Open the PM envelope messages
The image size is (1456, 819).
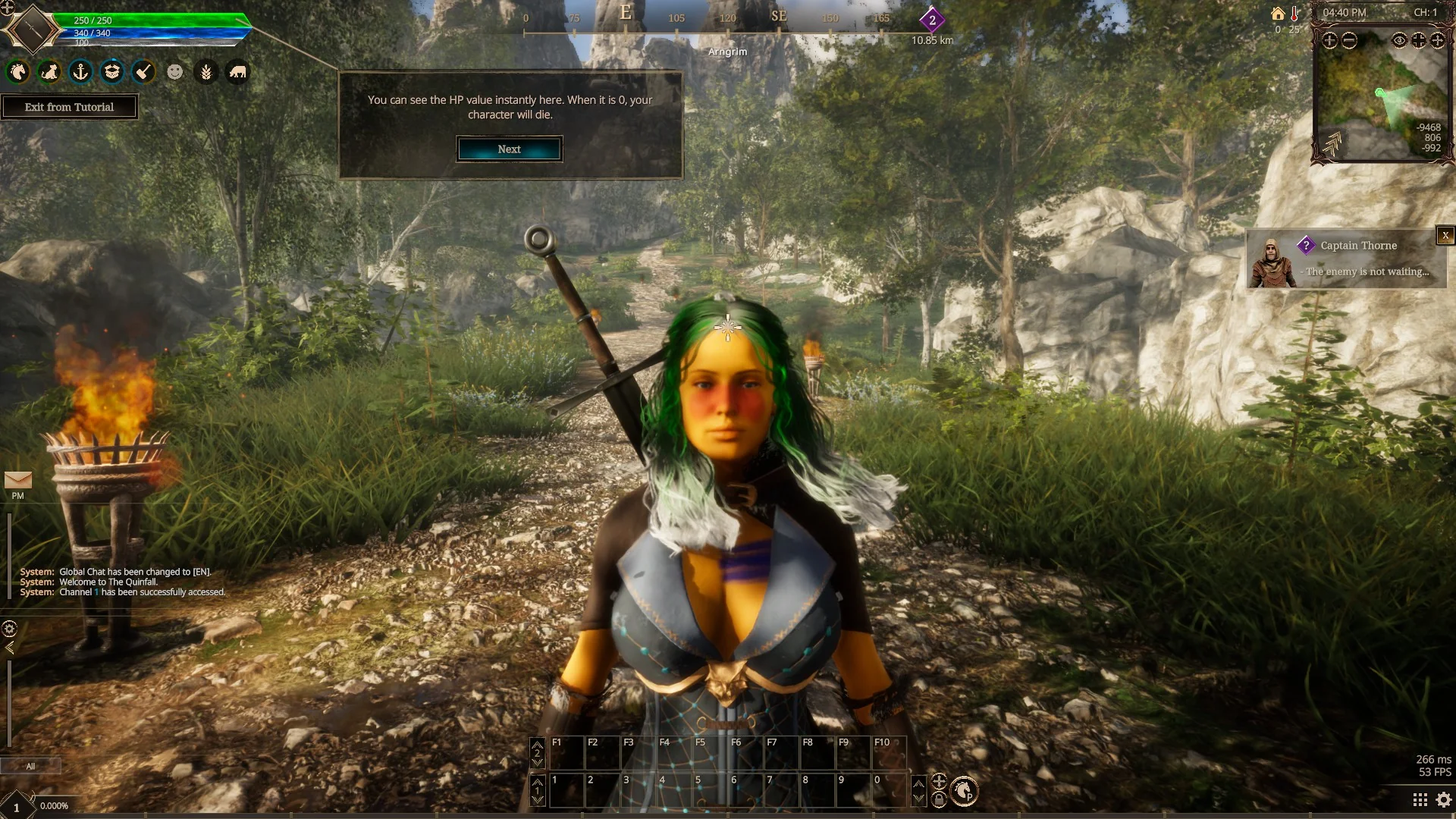tap(18, 481)
